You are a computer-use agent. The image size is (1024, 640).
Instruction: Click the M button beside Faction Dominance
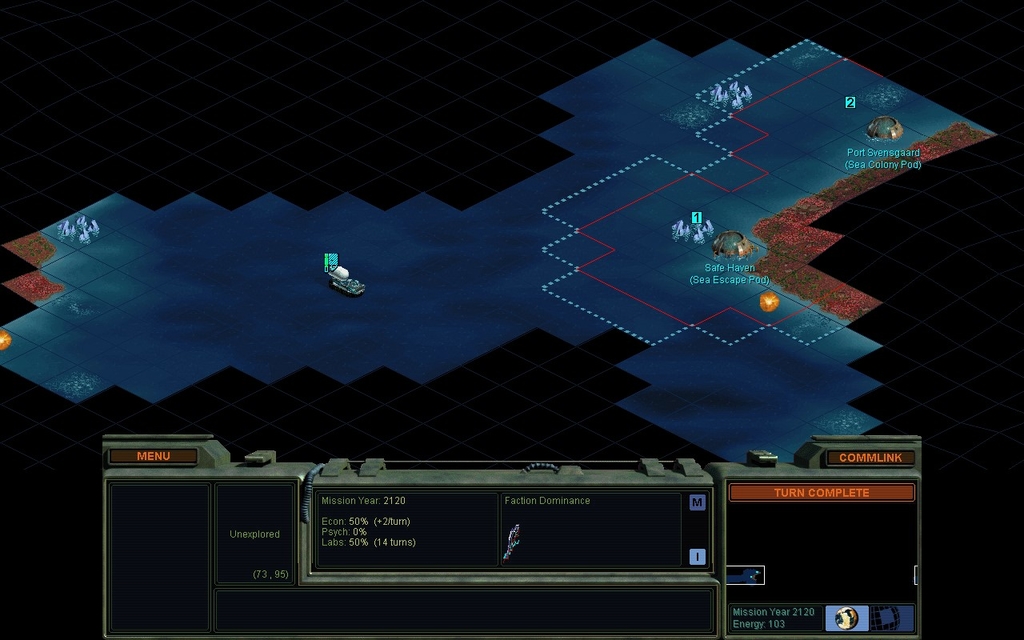click(697, 503)
